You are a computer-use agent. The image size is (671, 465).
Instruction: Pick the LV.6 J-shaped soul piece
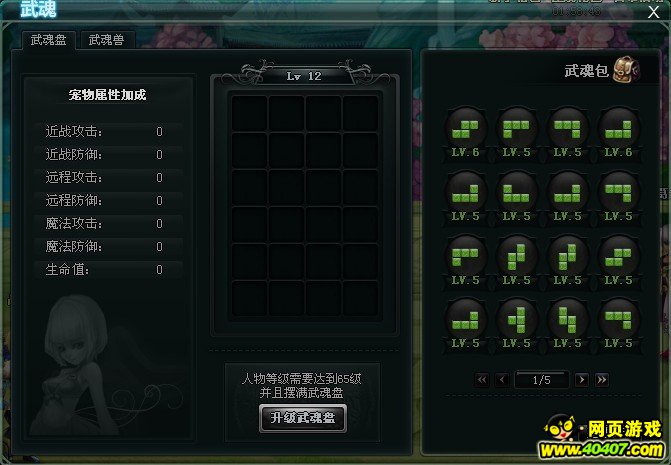pos(618,127)
